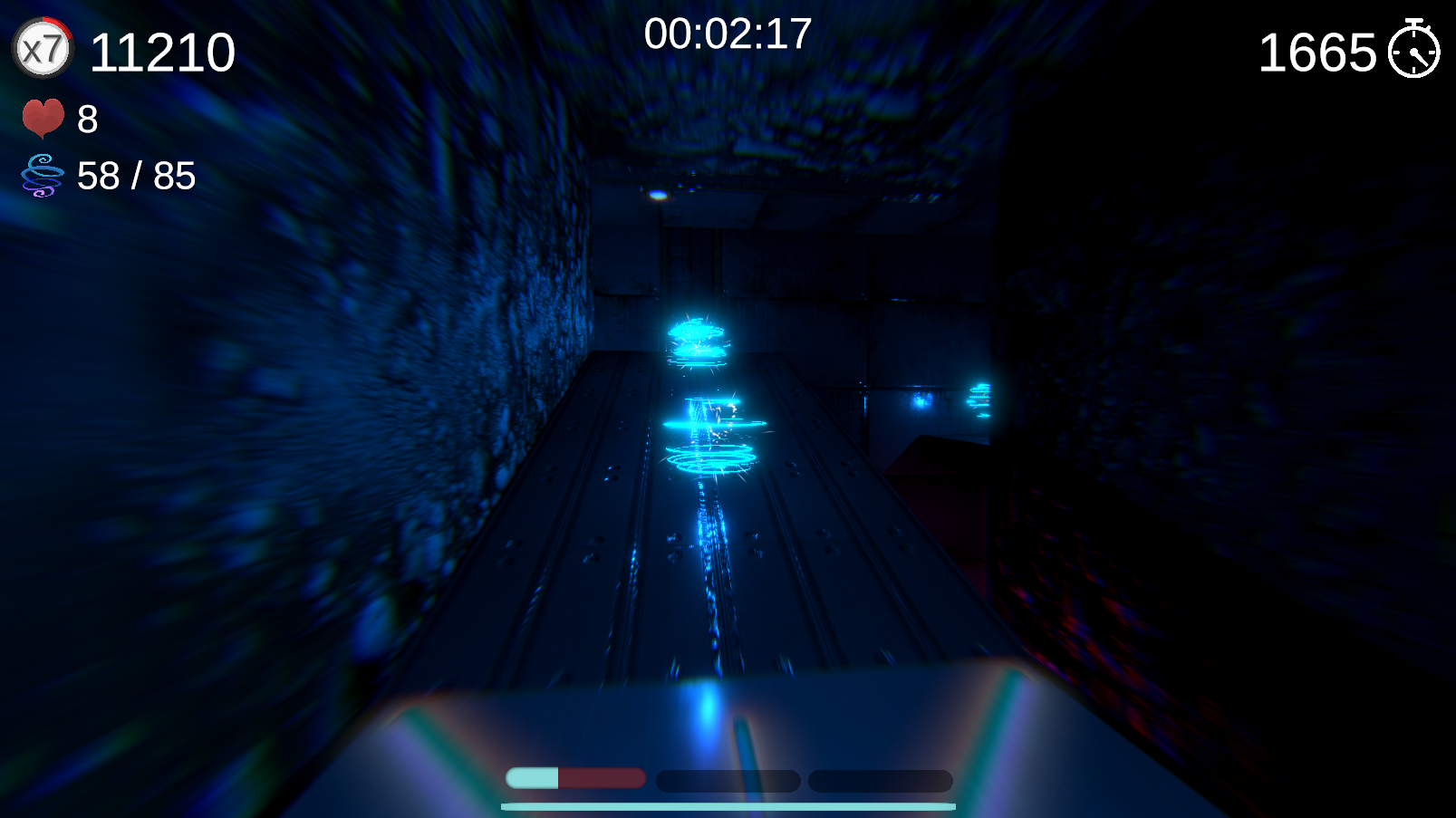Screen dimensions: 1456x818
Task: Expand the 58 / 85 collectible counter
Action: click(136, 177)
